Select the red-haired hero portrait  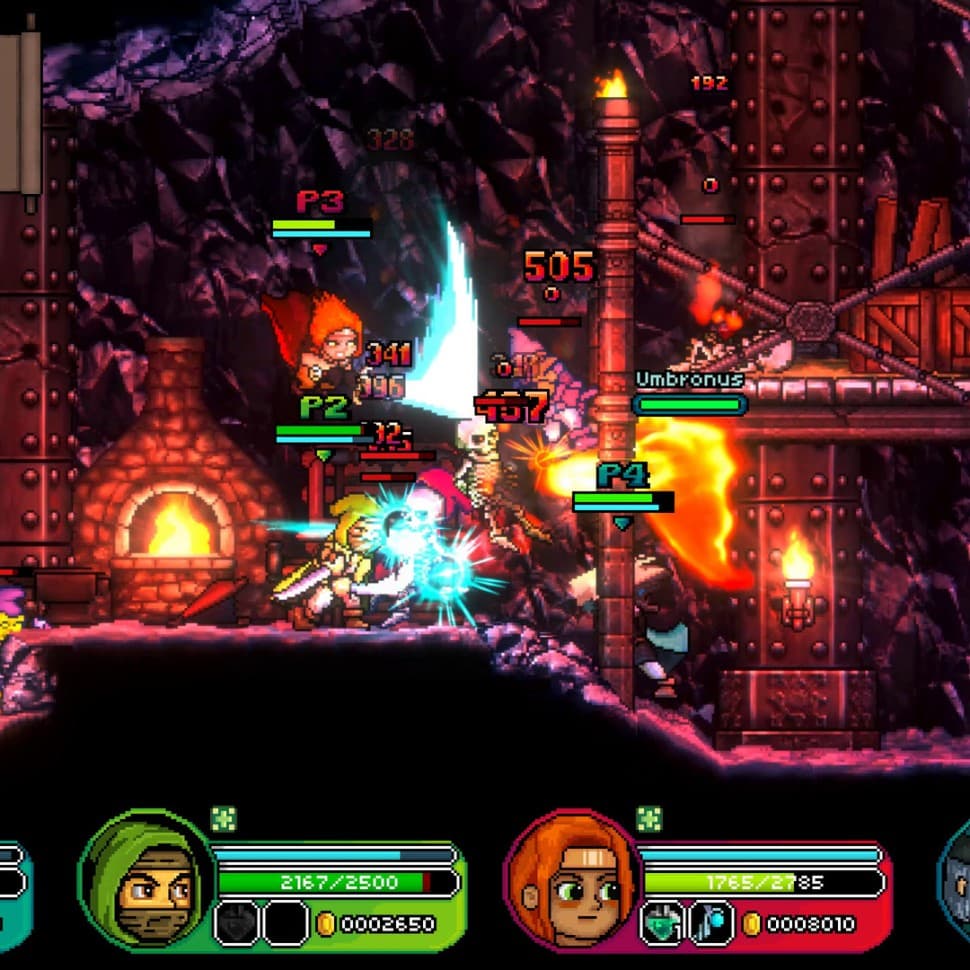pyautogui.click(x=573, y=882)
